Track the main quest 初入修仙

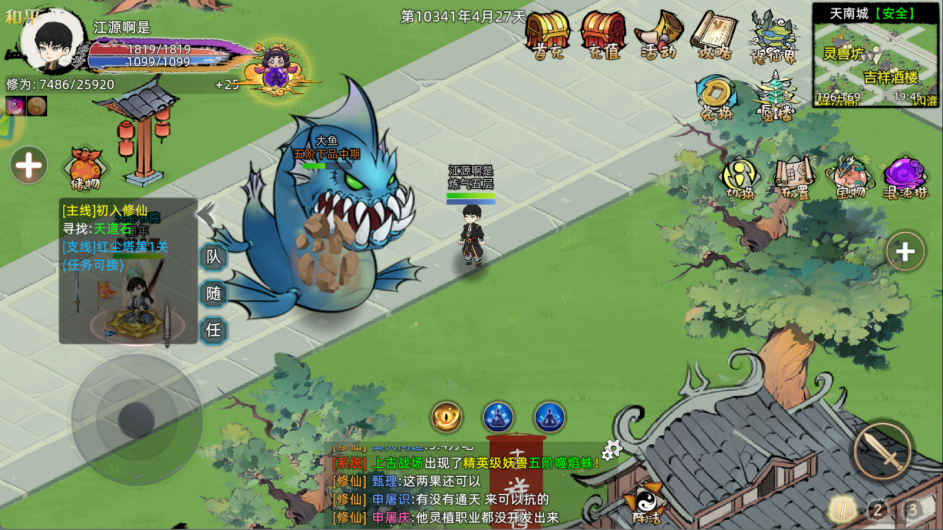pyautogui.click(x=105, y=211)
